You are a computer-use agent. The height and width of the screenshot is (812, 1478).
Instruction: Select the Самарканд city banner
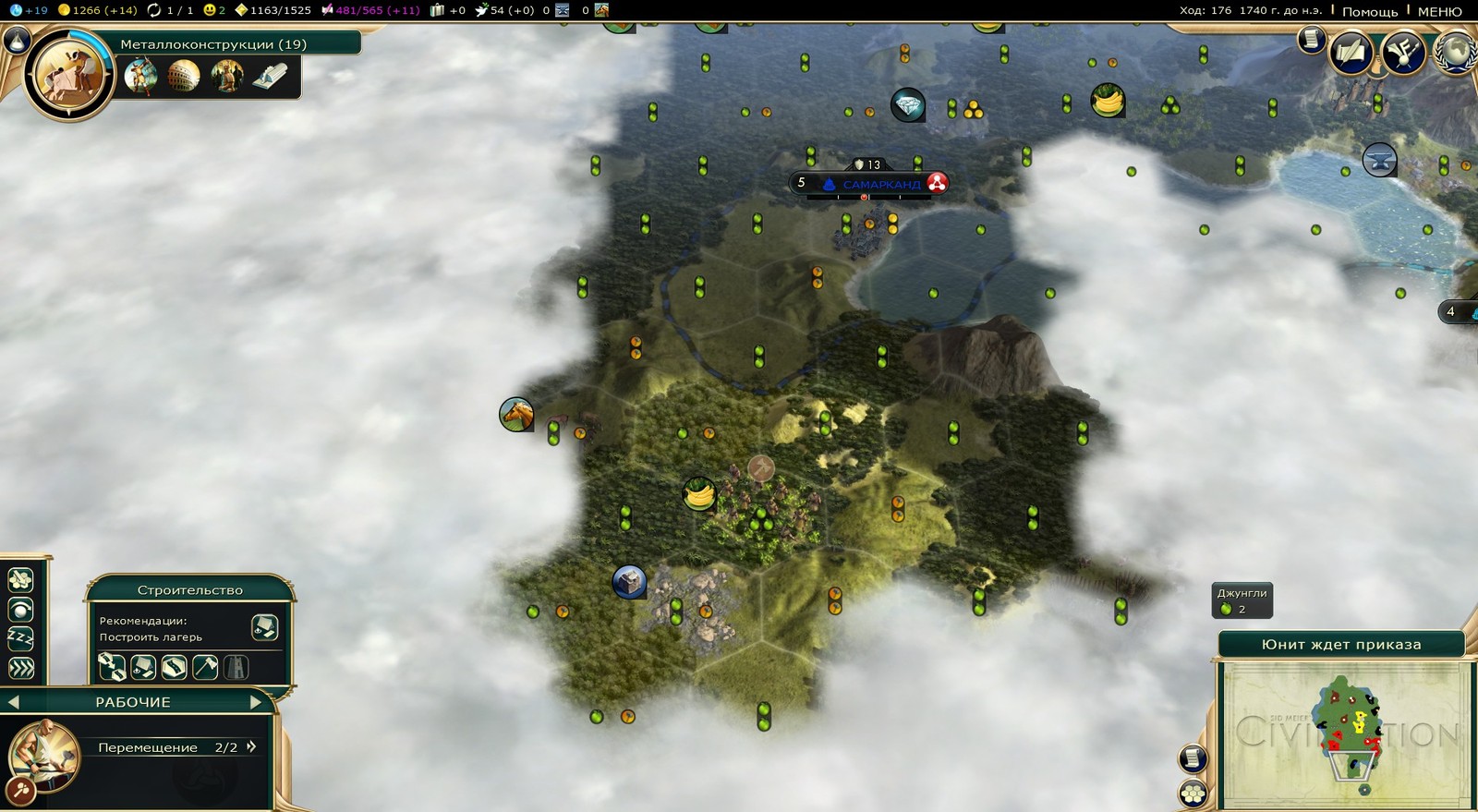point(880,184)
